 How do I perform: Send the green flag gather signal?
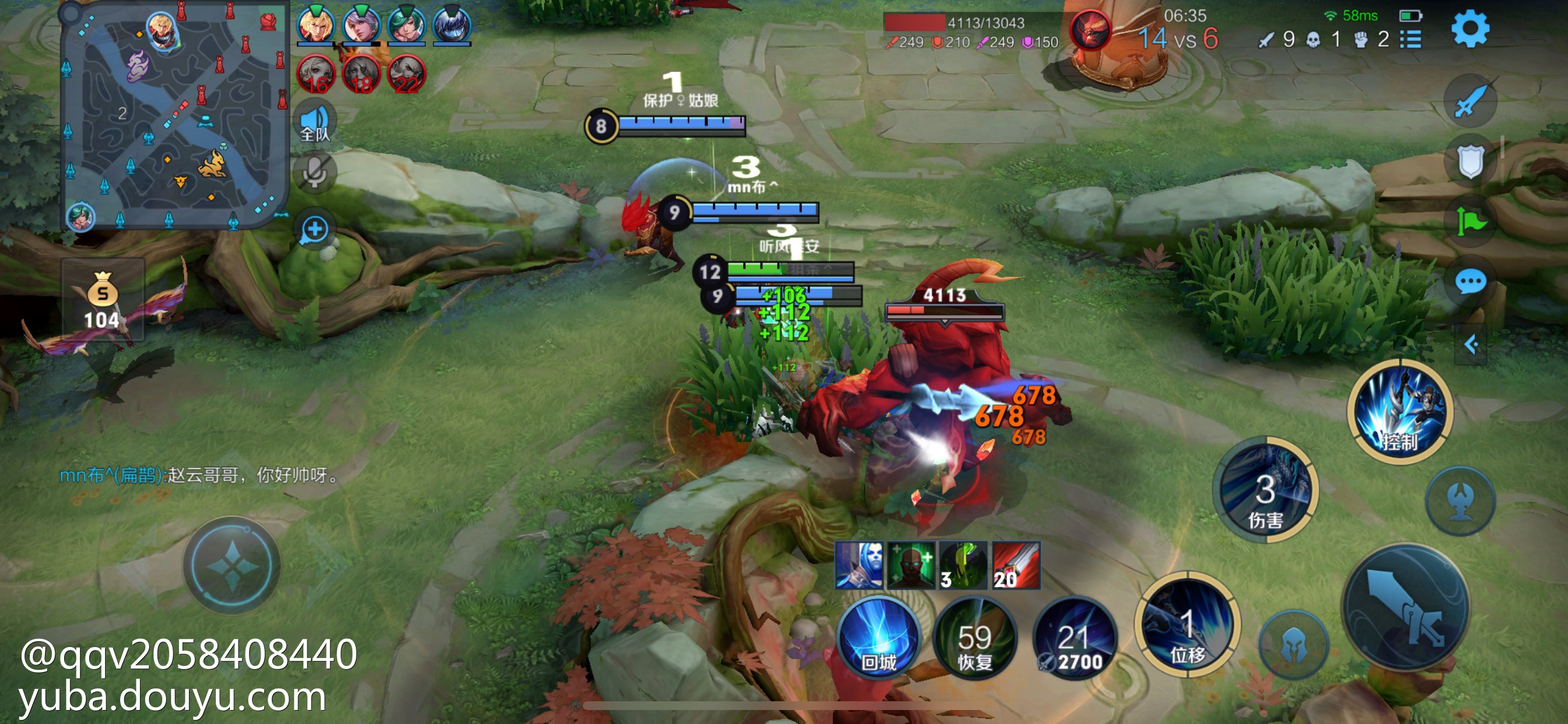[1471, 222]
